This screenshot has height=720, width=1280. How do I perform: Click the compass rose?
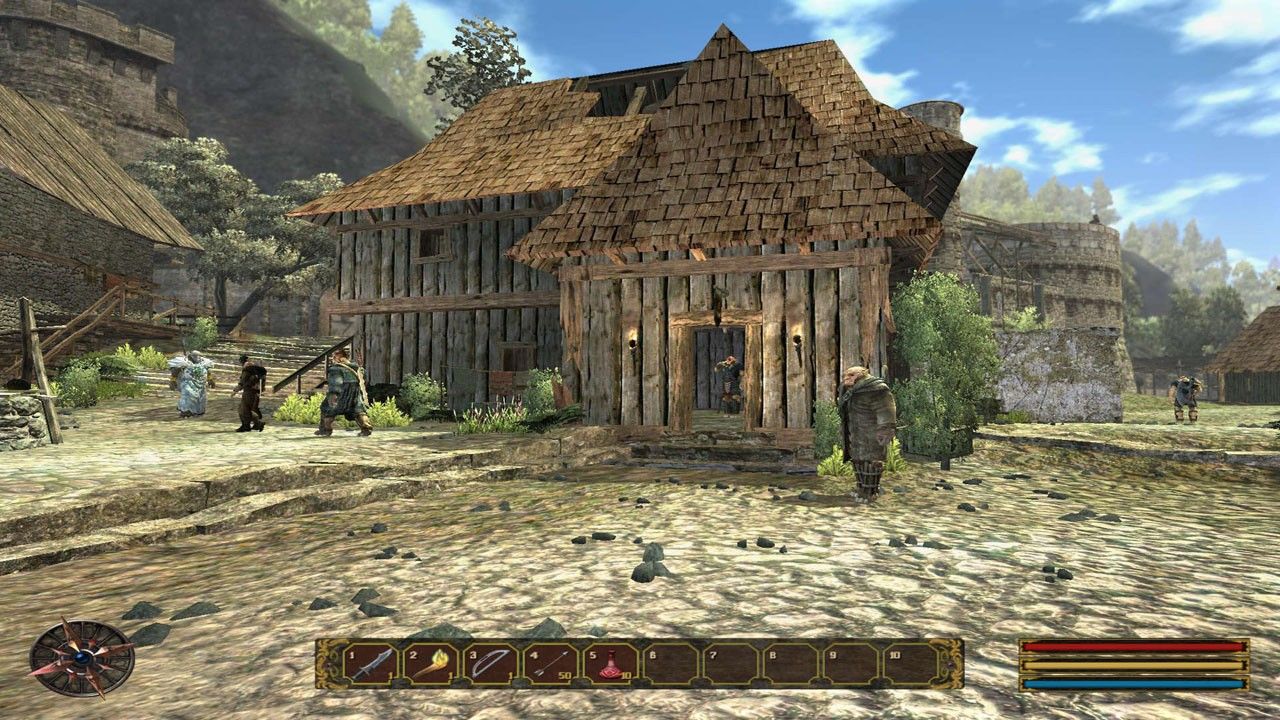81,657
